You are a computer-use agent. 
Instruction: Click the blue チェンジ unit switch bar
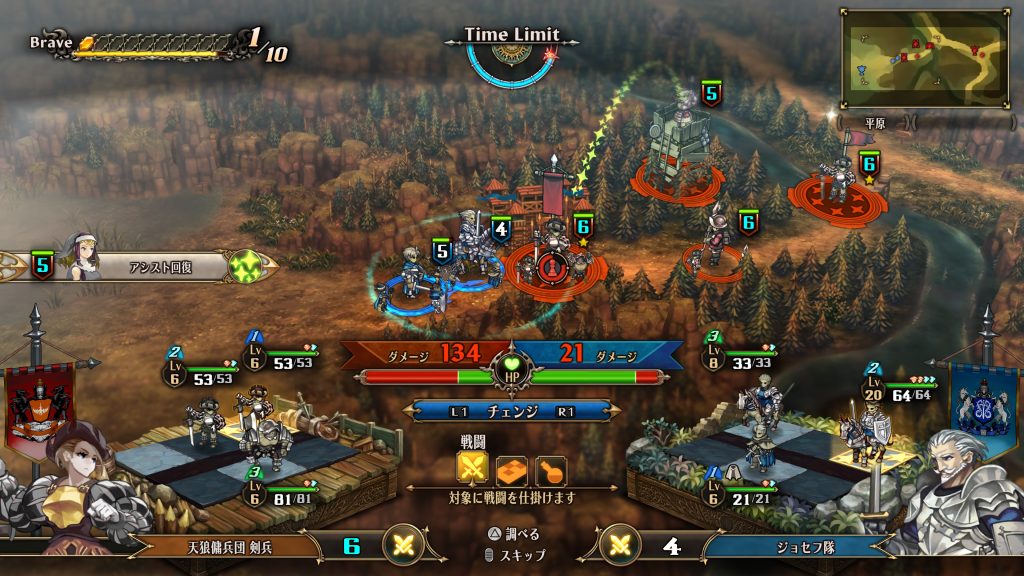[511, 411]
